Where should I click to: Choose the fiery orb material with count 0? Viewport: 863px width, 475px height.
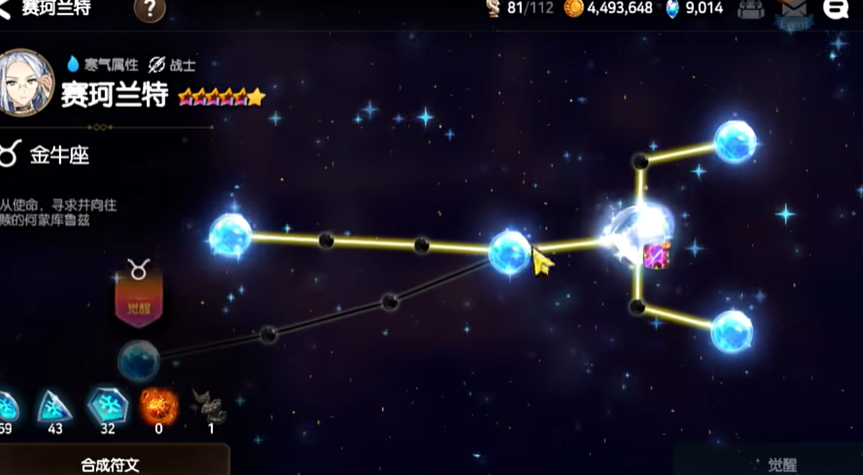pos(158,406)
